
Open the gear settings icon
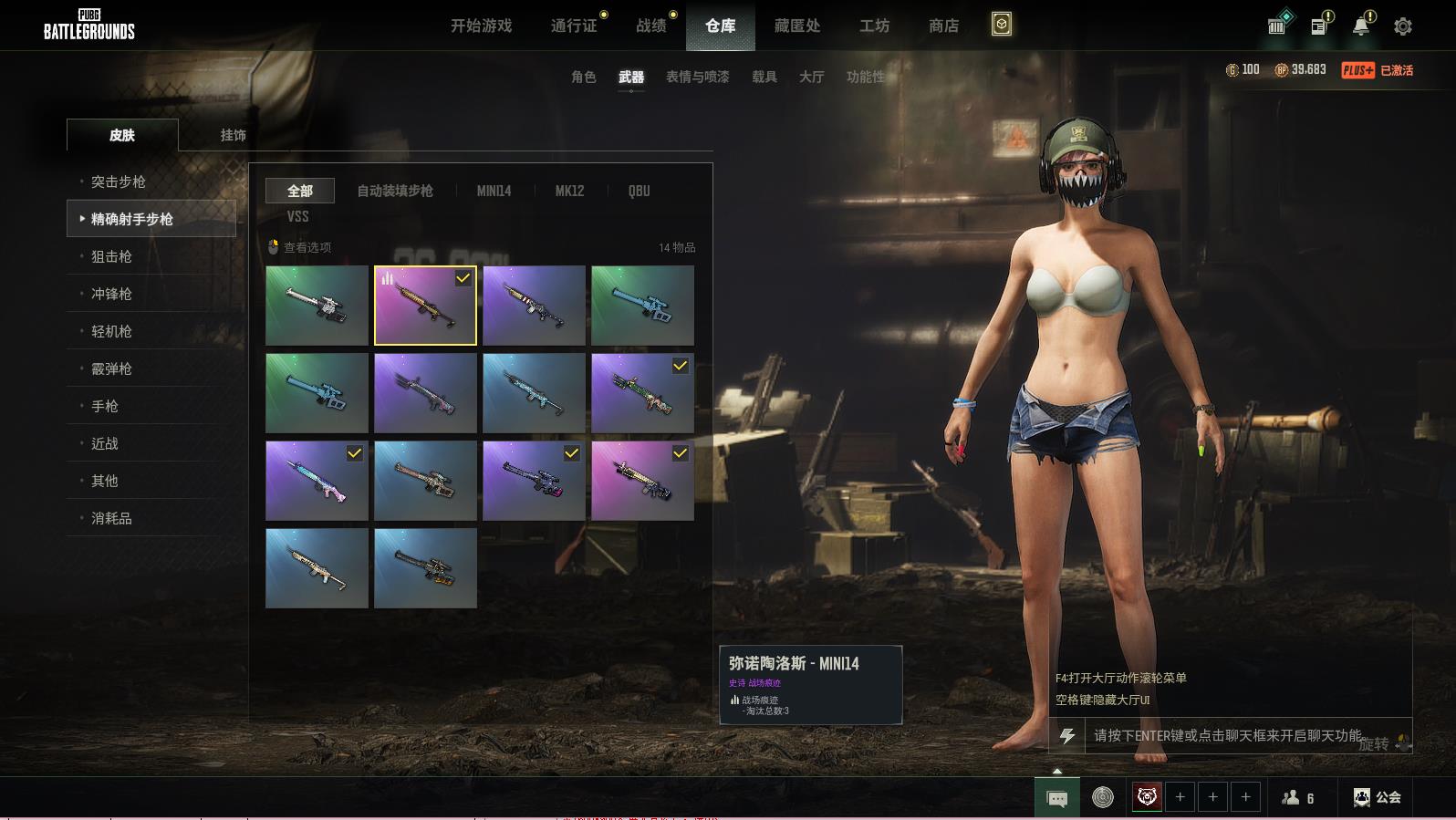pos(1403,26)
